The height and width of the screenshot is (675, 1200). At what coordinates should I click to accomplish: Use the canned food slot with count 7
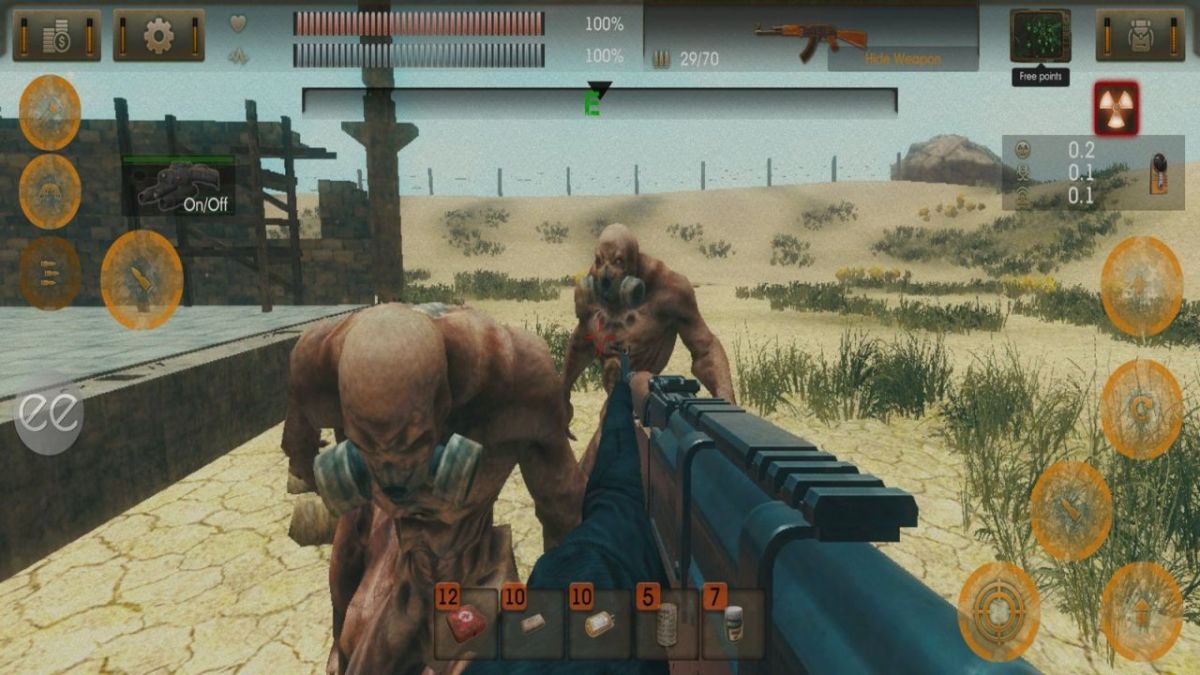(734, 624)
